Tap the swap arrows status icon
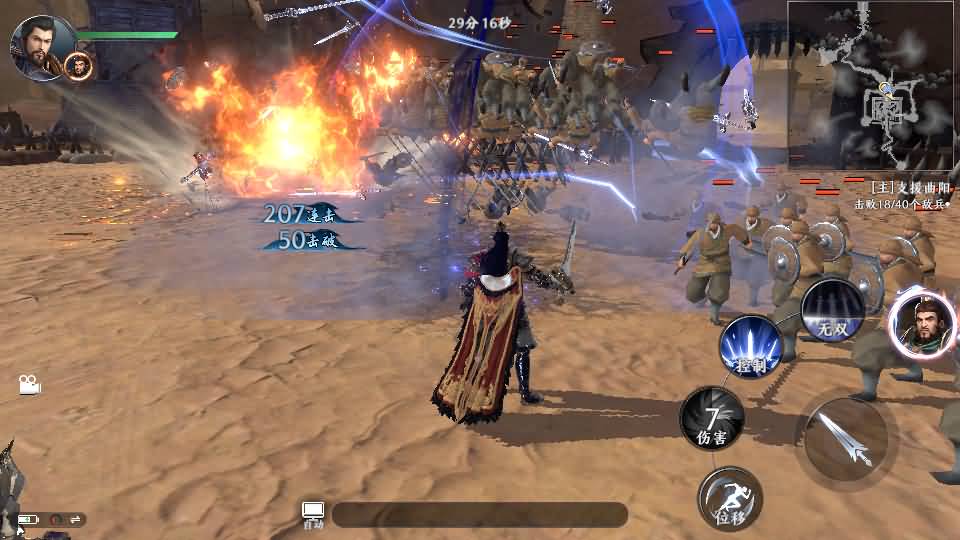Image resolution: width=960 pixels, height=540 pixels. click(75, 519)
